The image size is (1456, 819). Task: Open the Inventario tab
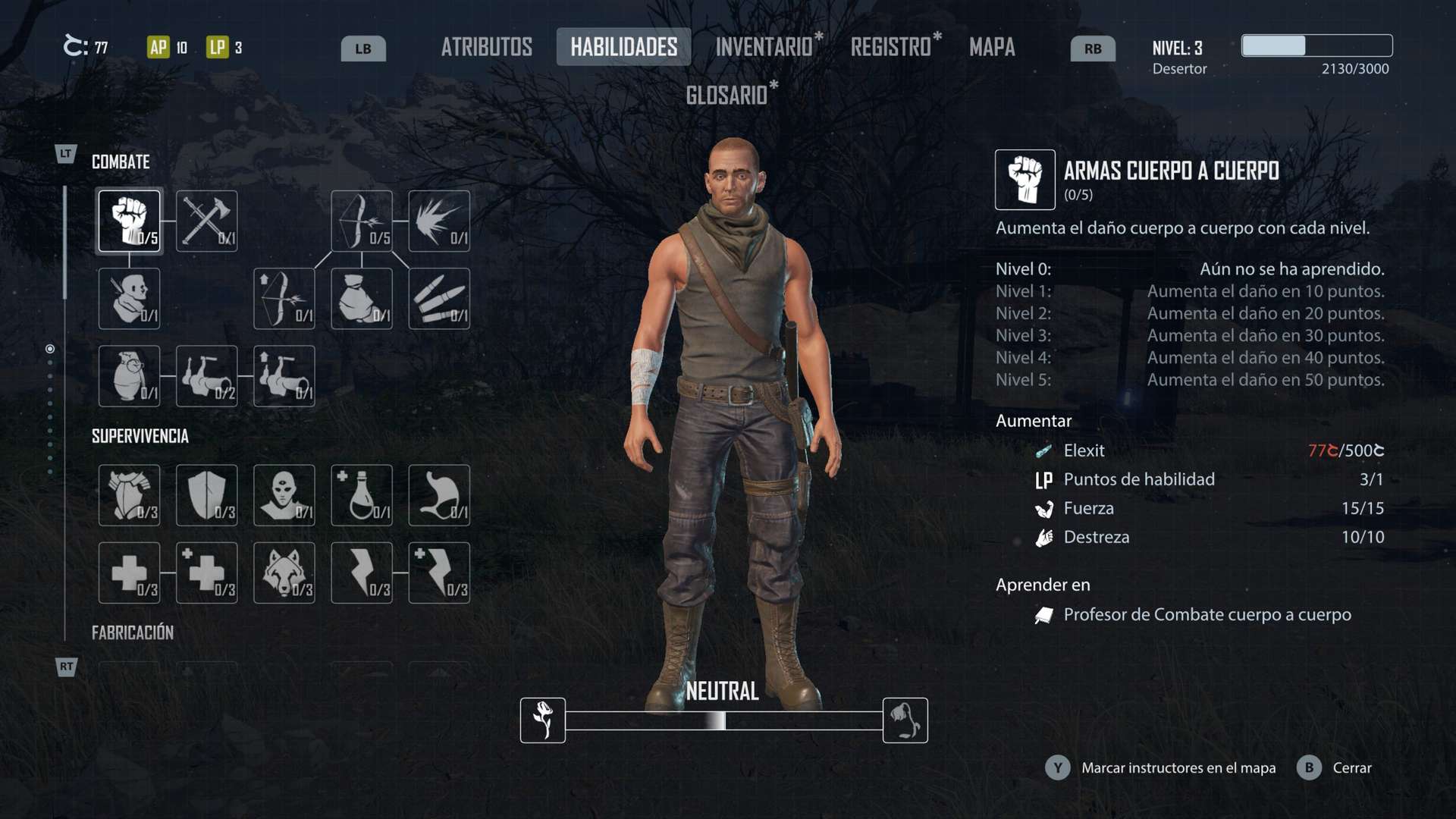pos(764,47)
